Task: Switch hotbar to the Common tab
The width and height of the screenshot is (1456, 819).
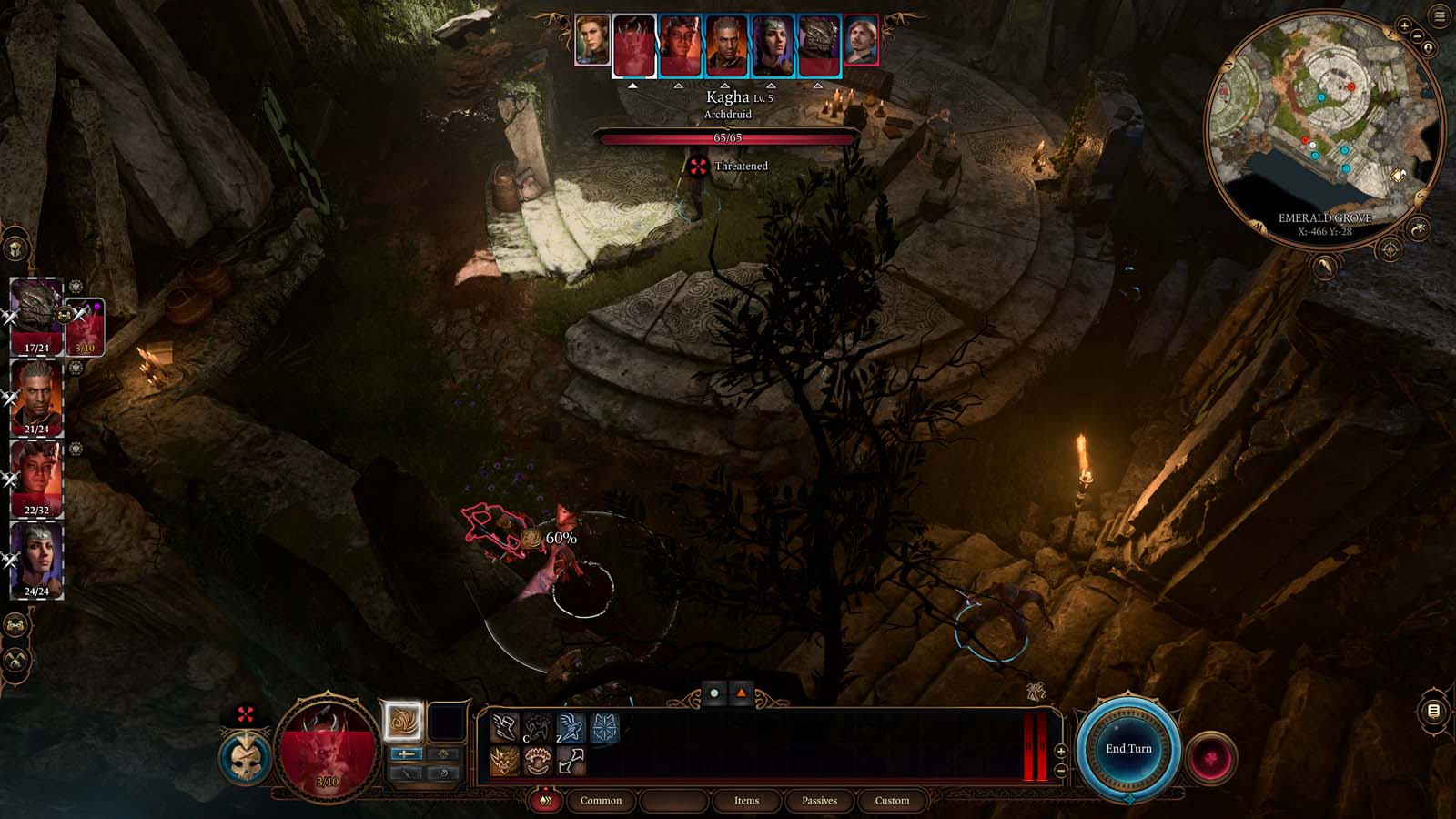Action: coord(601,801)
